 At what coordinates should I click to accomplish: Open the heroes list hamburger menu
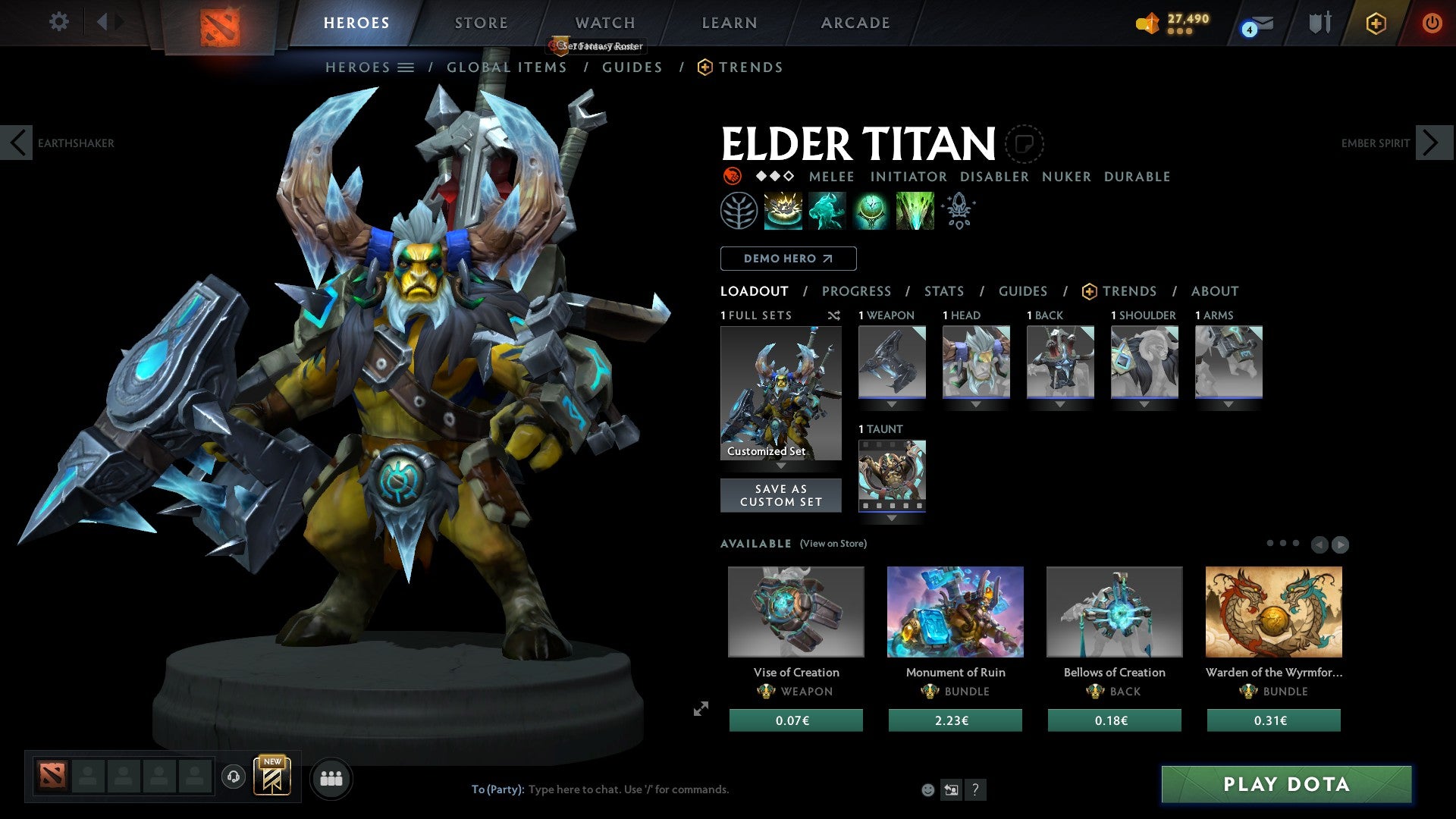pos(406,67)
